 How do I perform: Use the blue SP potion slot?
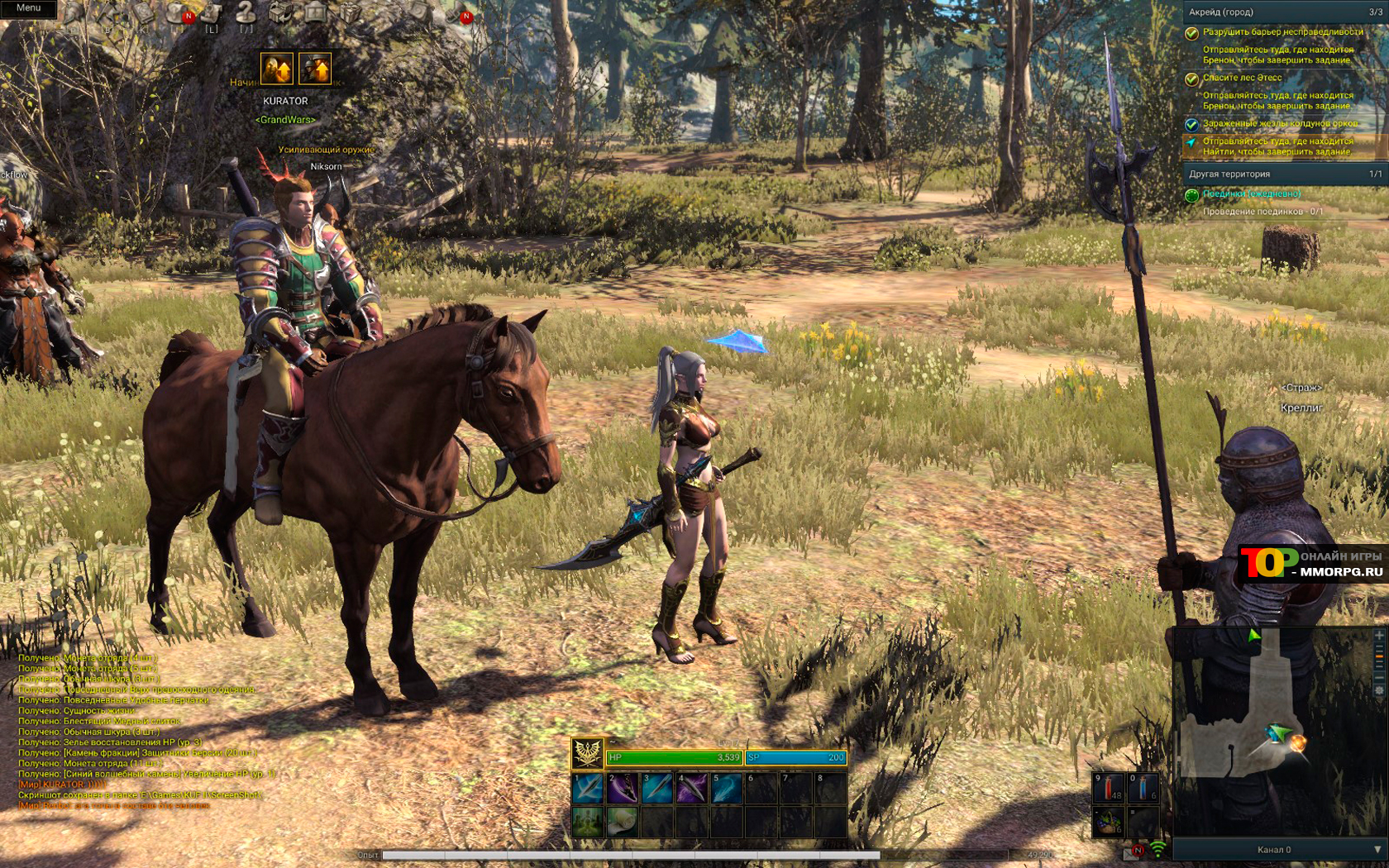(x=1143, y=788)
